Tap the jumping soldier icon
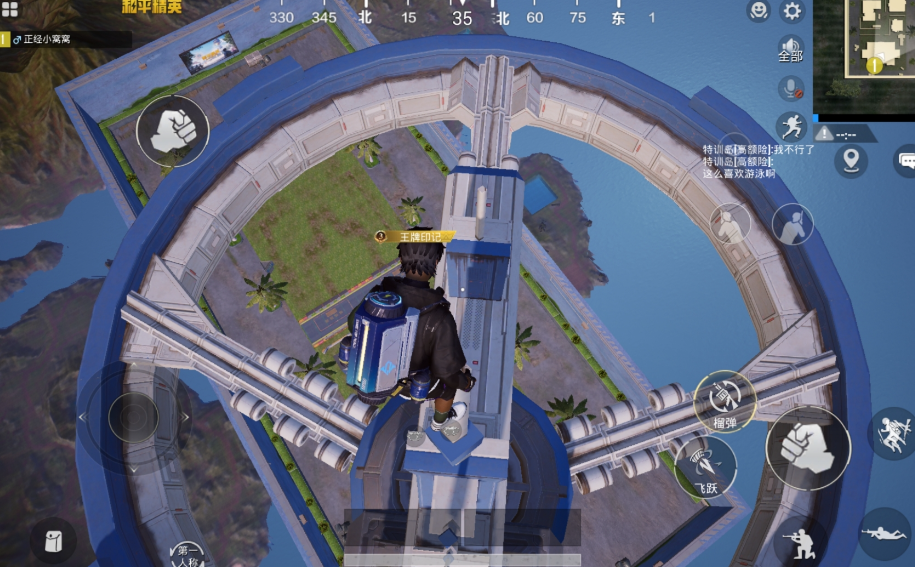The height and width of the screenshot is (567, 915). pyautogui.click(x=890, y=433)
